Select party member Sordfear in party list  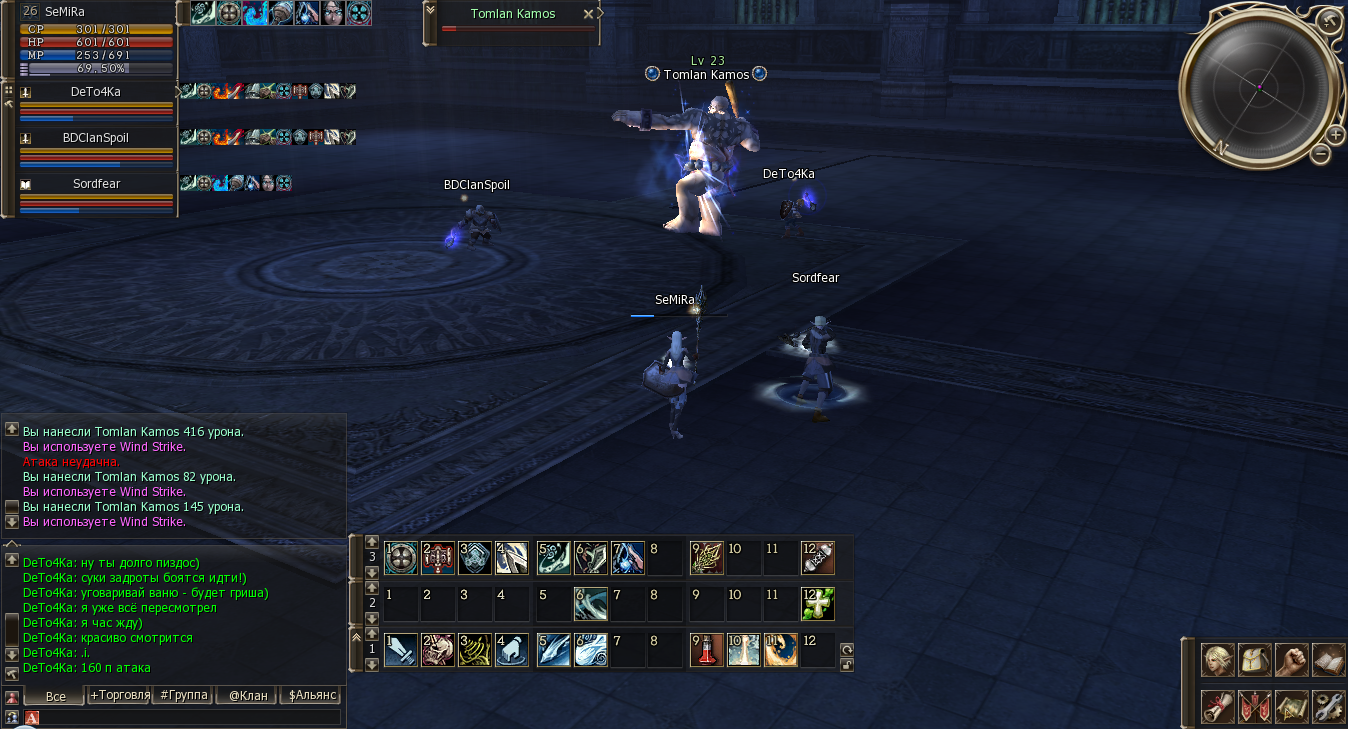tap(96, 185)
